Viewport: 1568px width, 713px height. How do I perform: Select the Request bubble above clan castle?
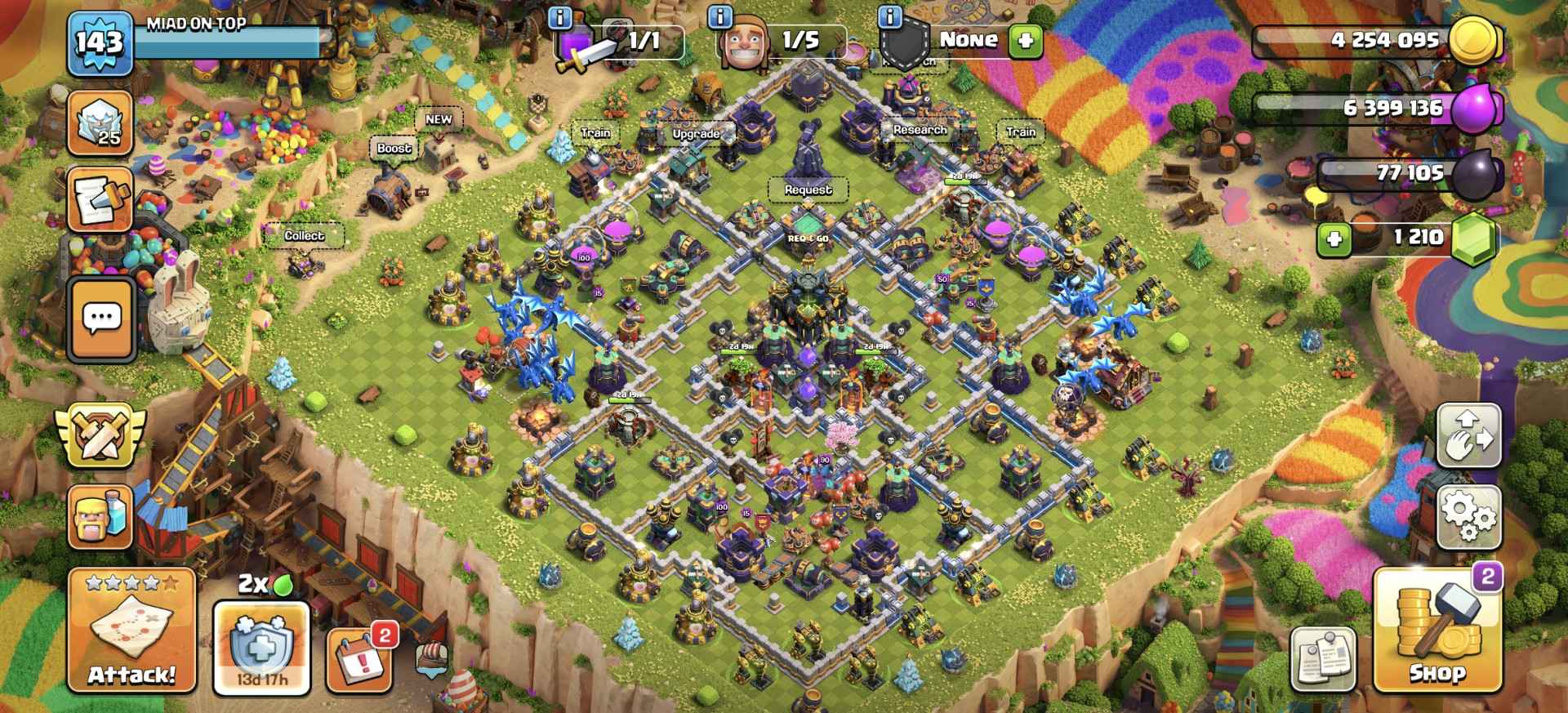808,189
